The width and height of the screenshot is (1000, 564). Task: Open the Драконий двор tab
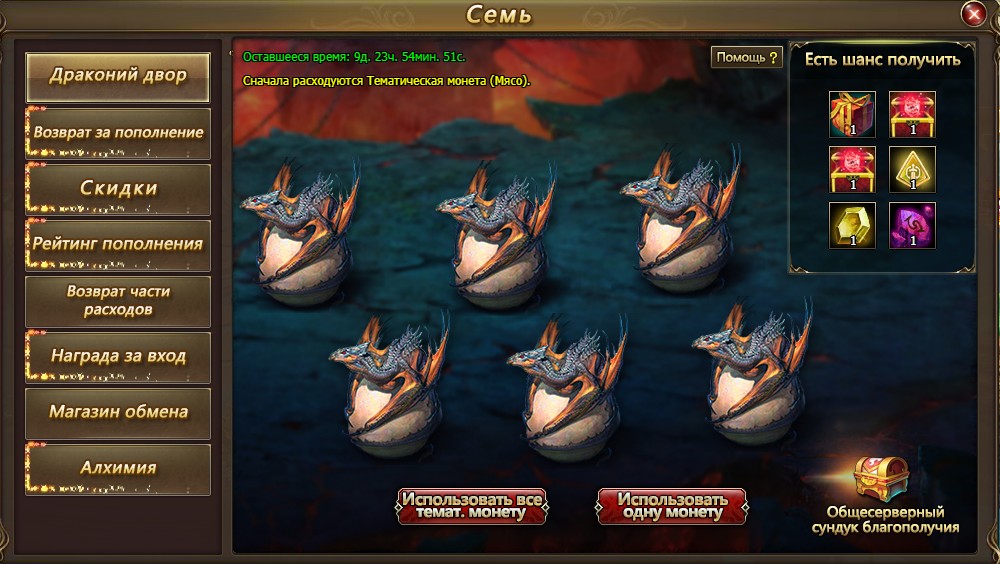tap(118, 76)
